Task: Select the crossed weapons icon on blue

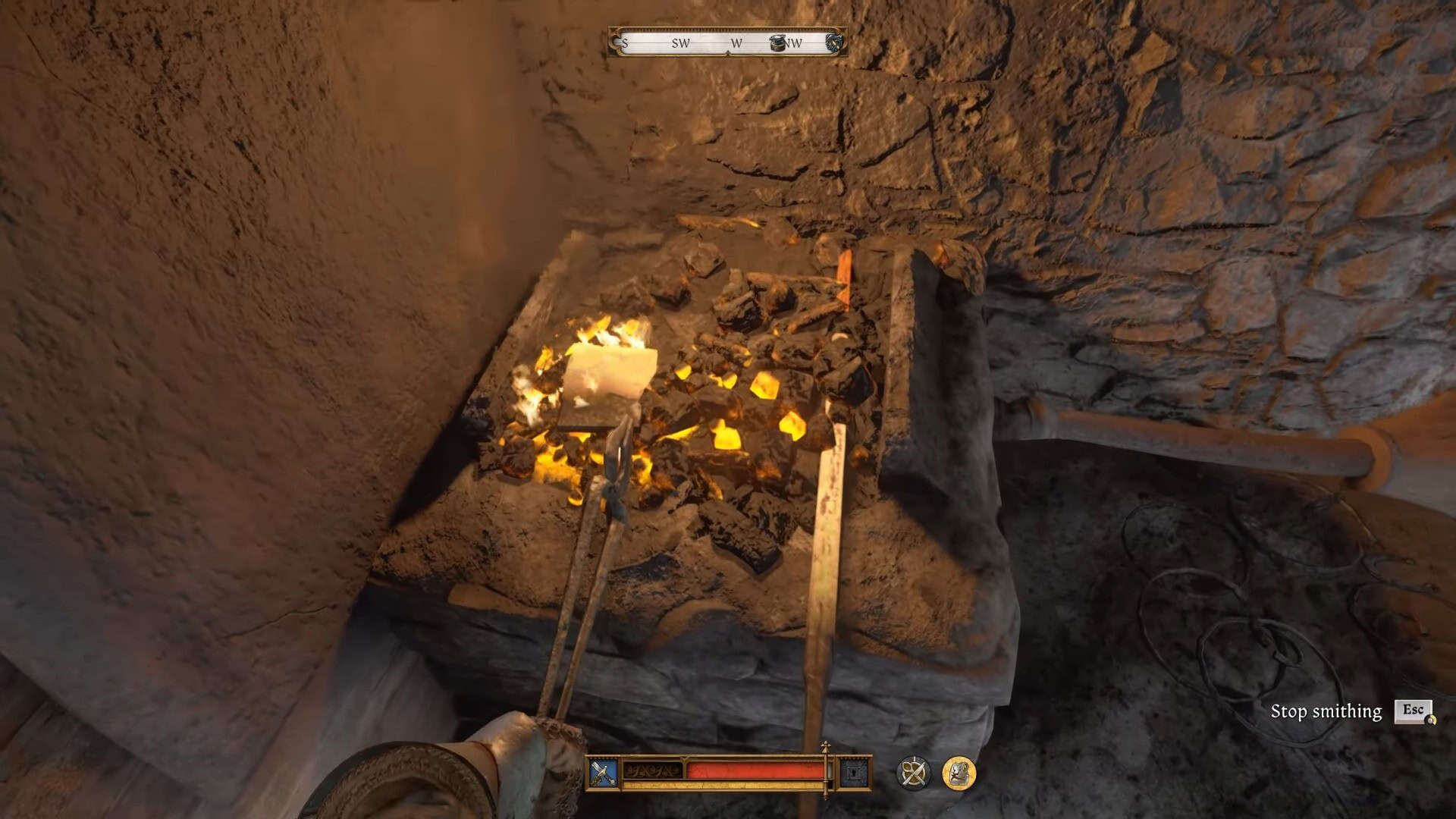Action: pos(604,773)
